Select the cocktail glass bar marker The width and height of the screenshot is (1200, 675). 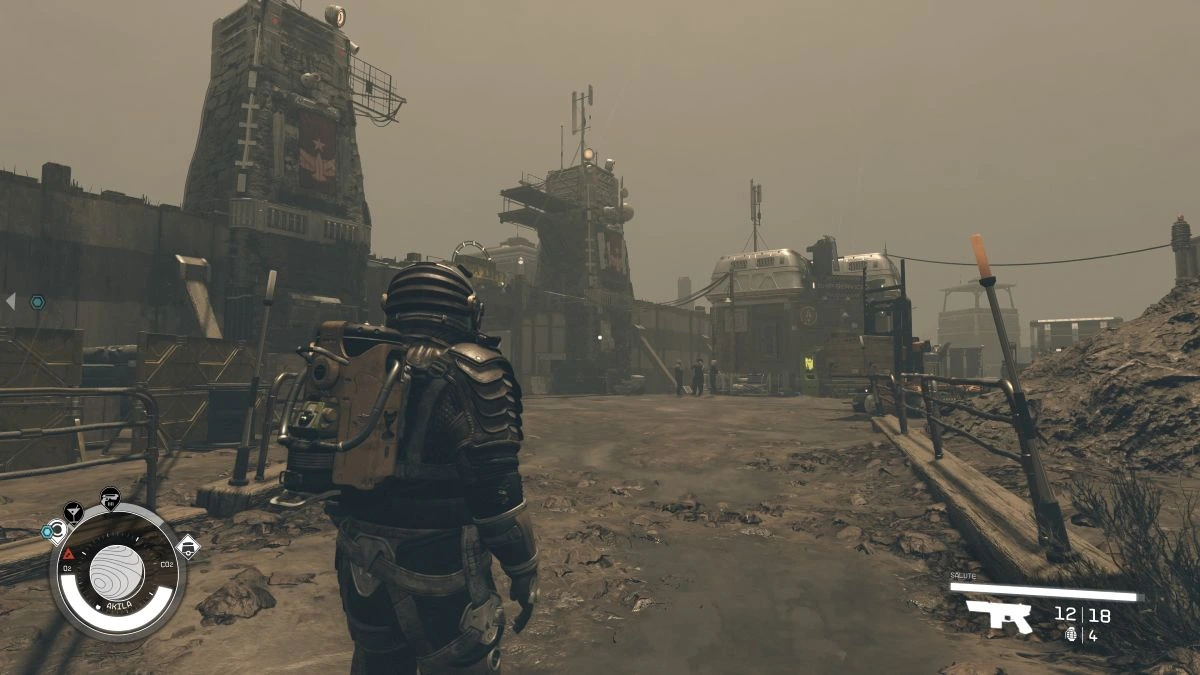(x=74, y=512)
